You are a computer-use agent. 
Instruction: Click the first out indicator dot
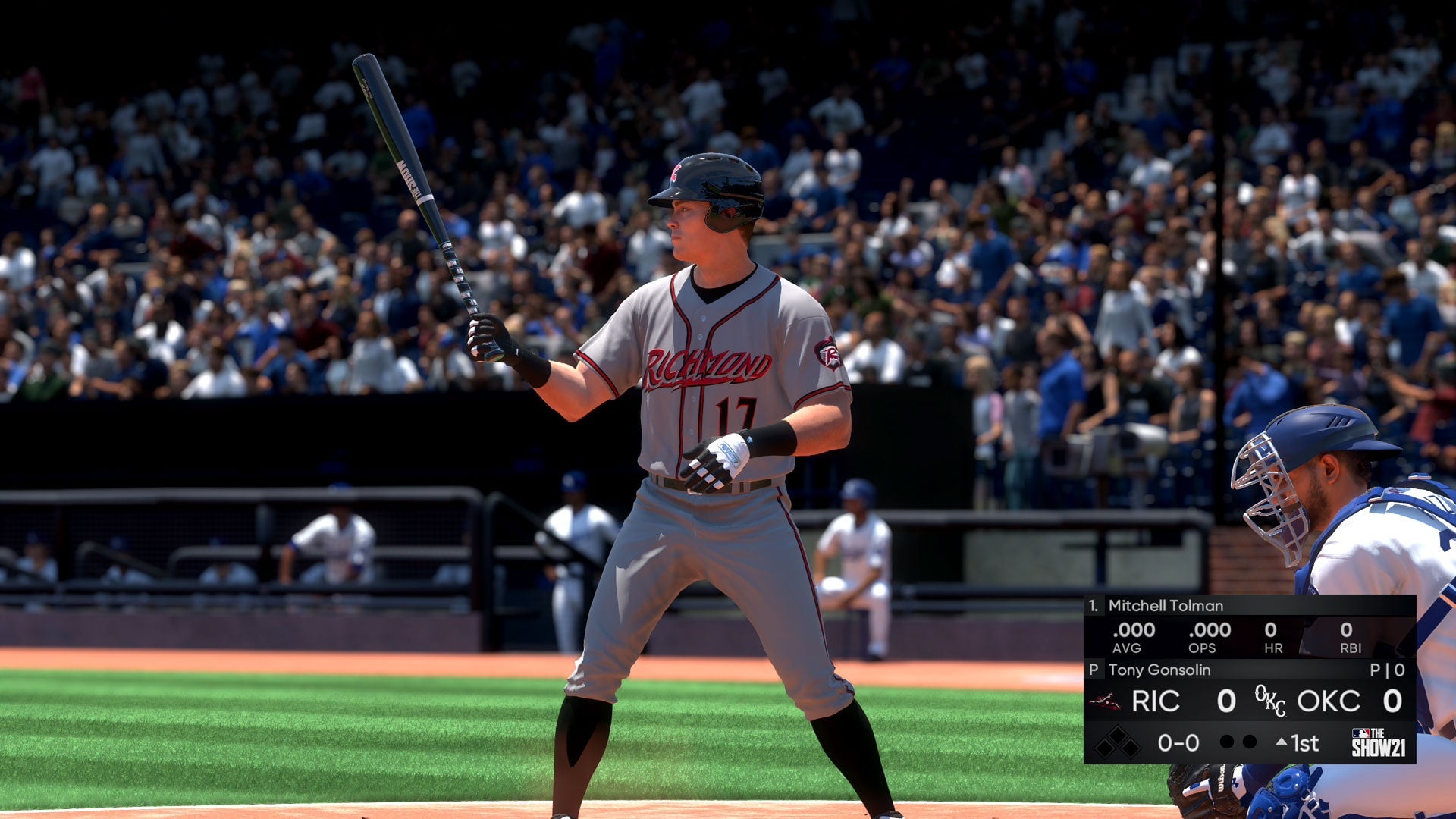1227,742
